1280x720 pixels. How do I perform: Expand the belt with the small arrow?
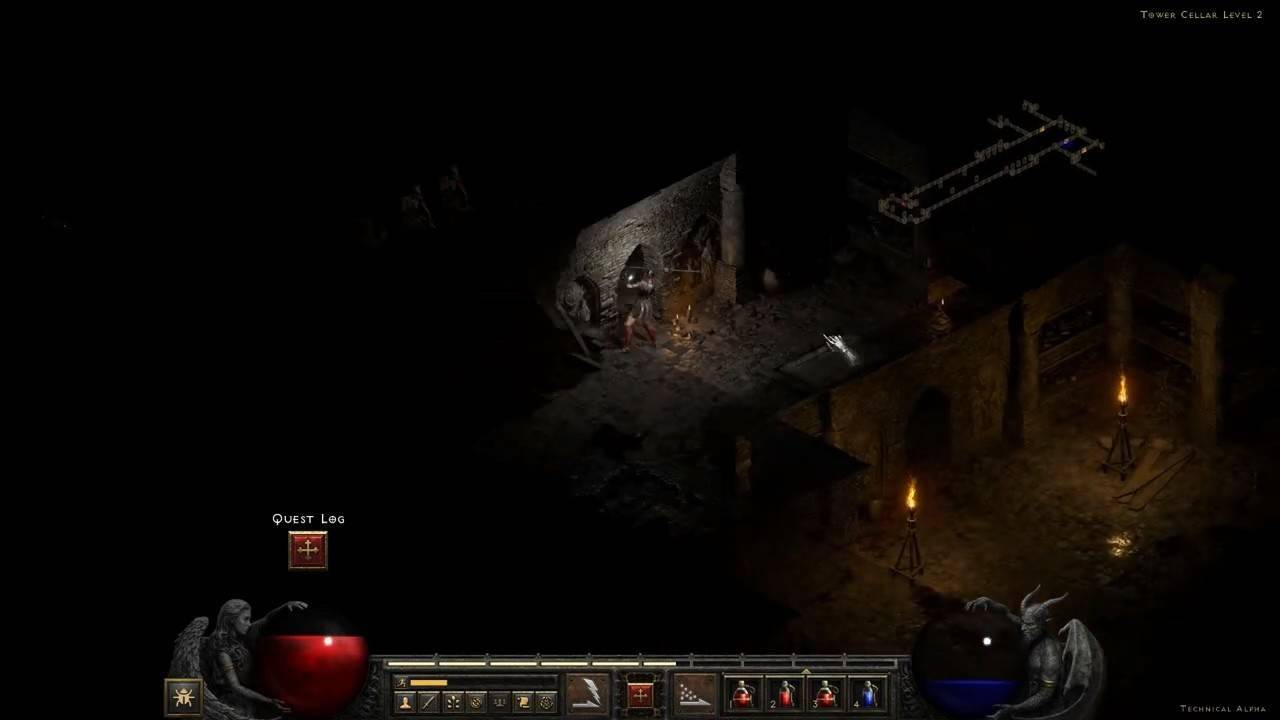pos(805,671)
